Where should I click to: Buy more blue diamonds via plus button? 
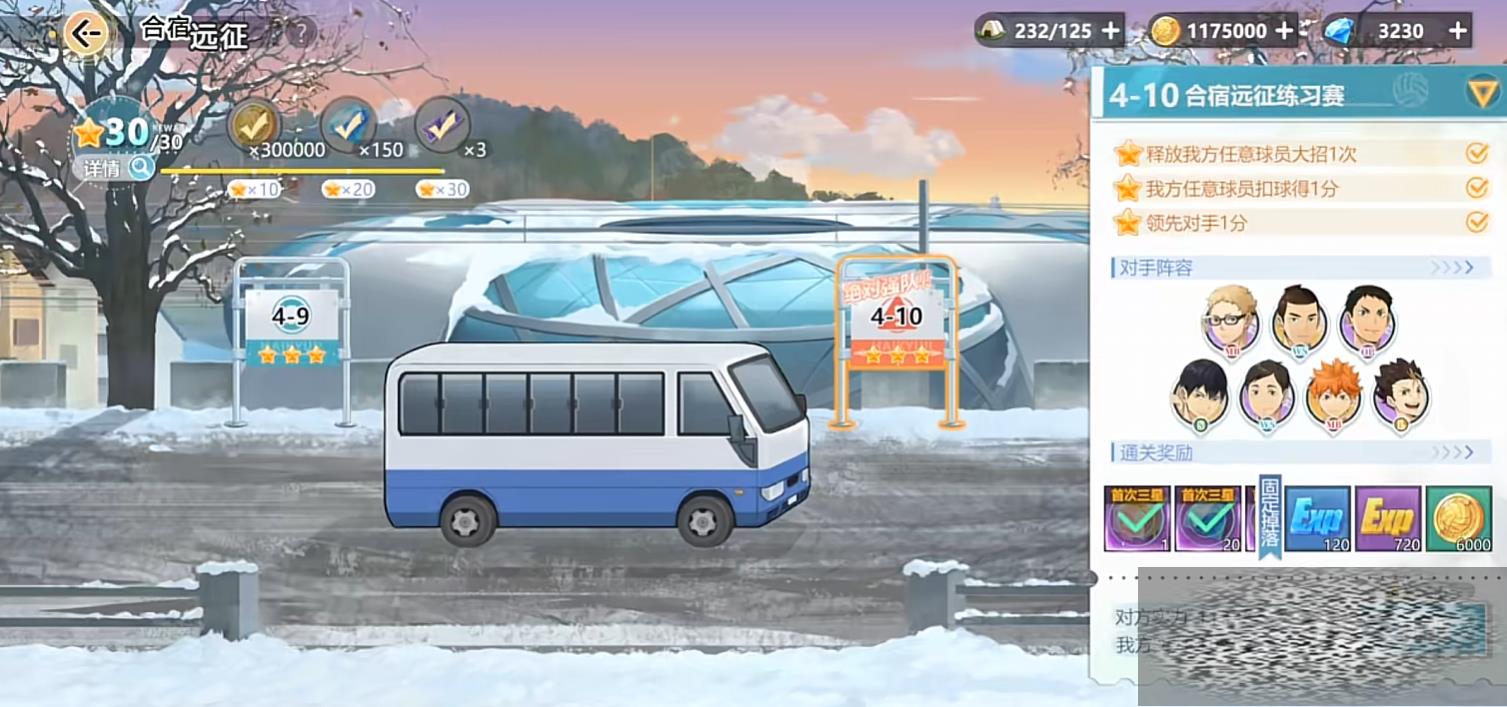(x=1458, y=31)
